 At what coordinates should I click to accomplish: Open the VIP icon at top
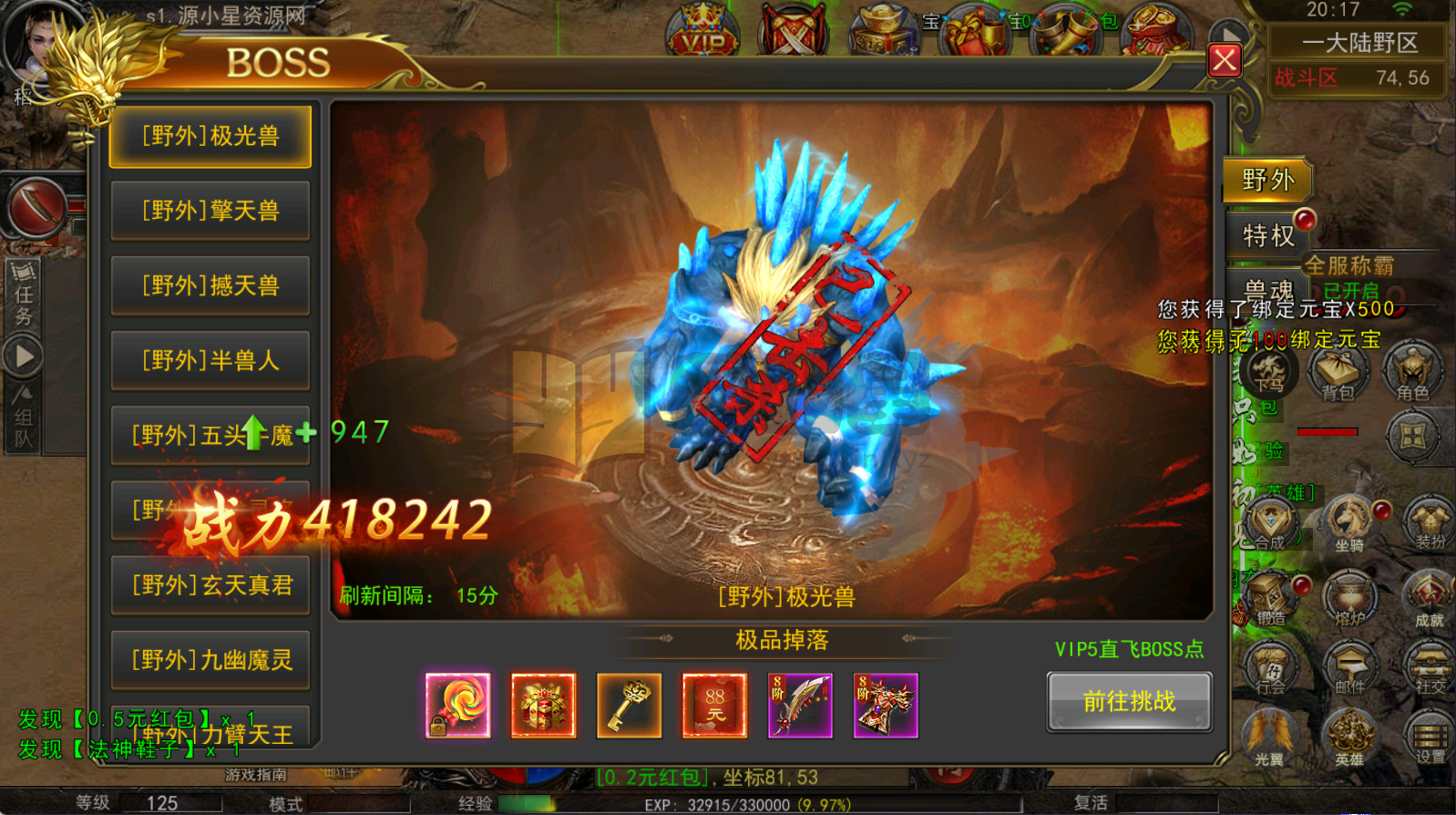pyautogui.click(x=703, y=32)
